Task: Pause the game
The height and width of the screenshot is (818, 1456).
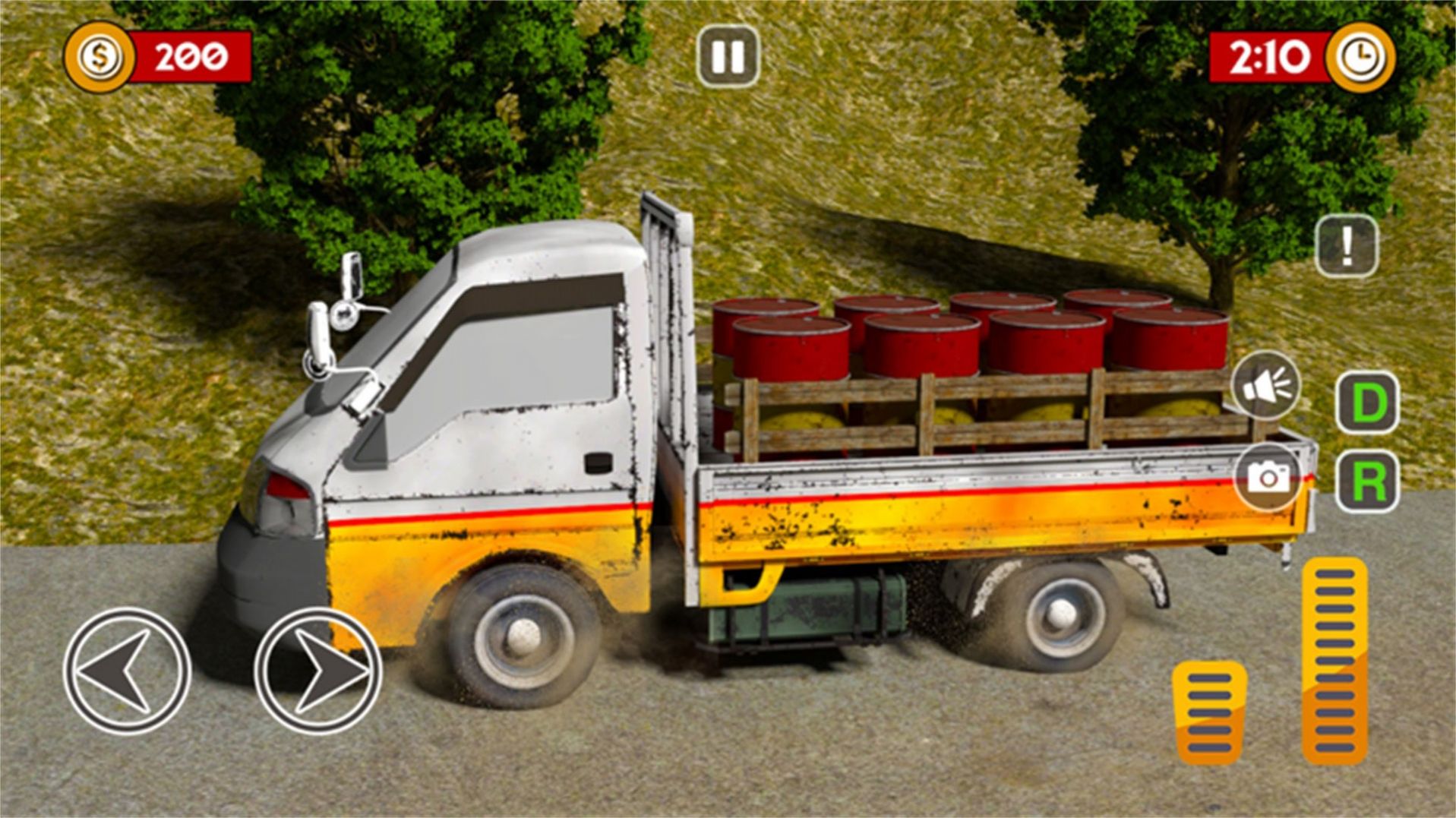Action: [x=728, y=55]
